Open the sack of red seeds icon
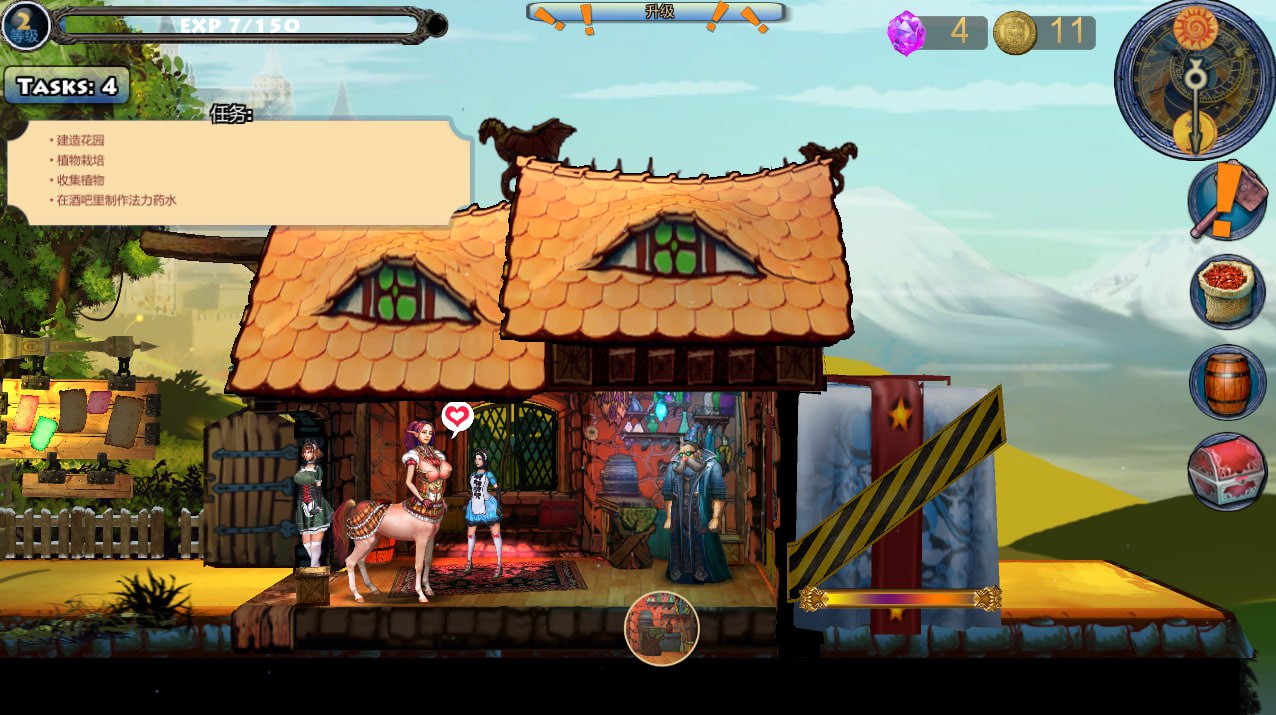The width and height of the screenshot is (1276, 715). pyautogui.click(x=1227, y=292)
